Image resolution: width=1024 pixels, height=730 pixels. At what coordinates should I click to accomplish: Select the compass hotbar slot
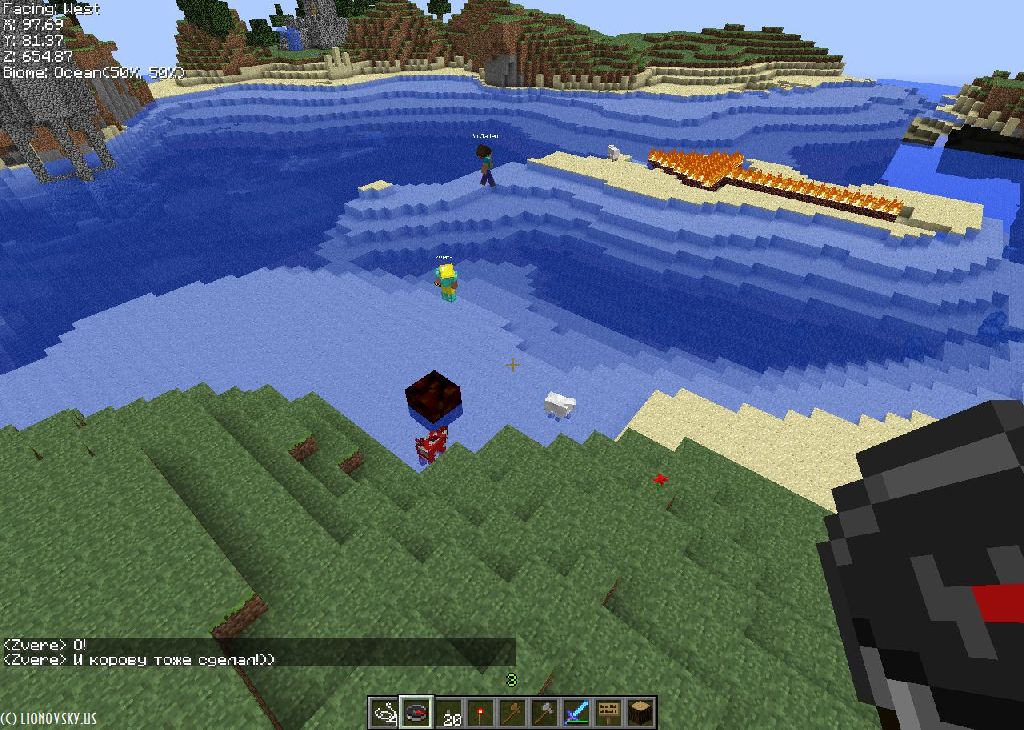click(416, 713)
